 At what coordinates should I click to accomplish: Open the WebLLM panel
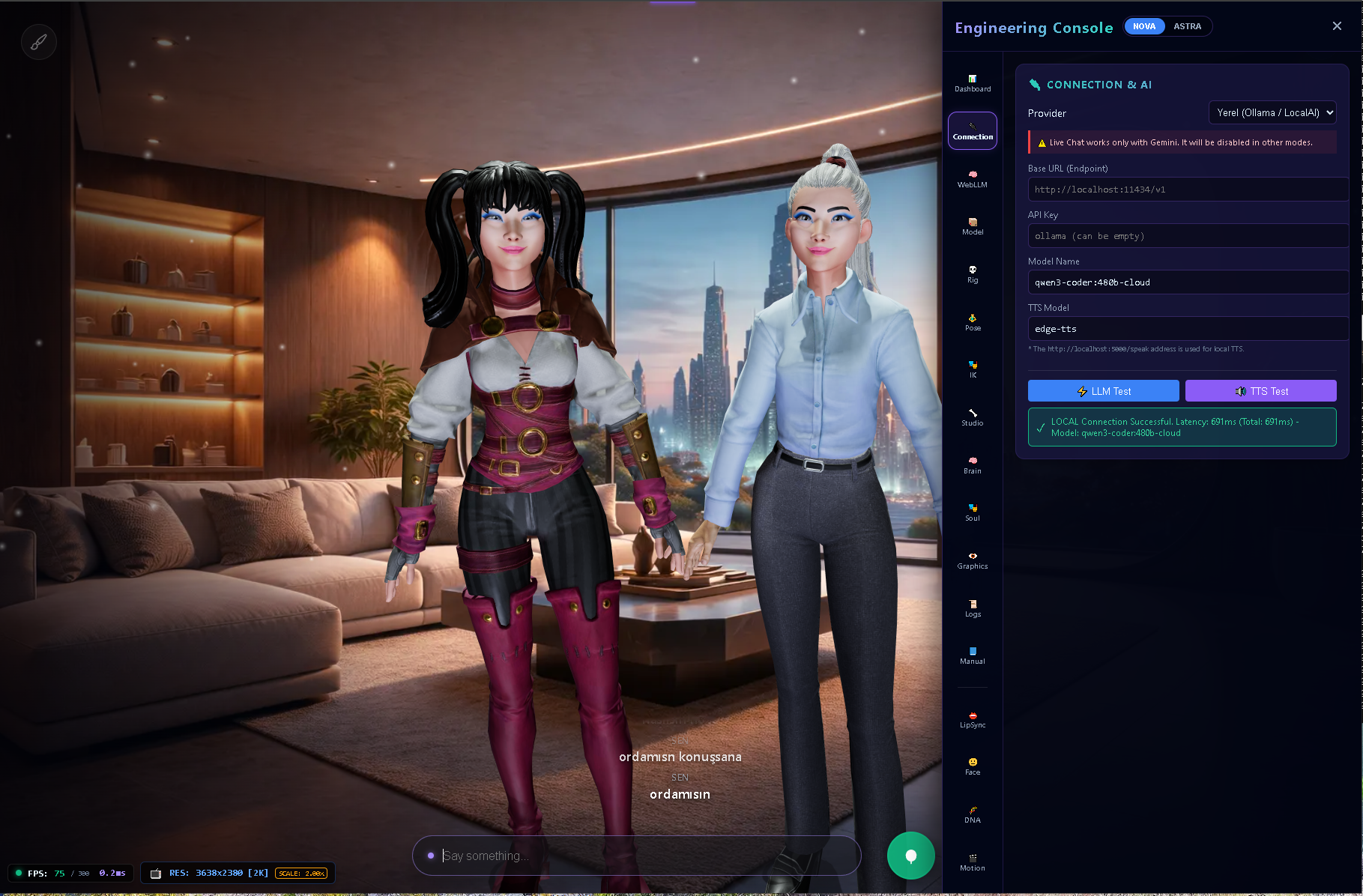(972, 178)
